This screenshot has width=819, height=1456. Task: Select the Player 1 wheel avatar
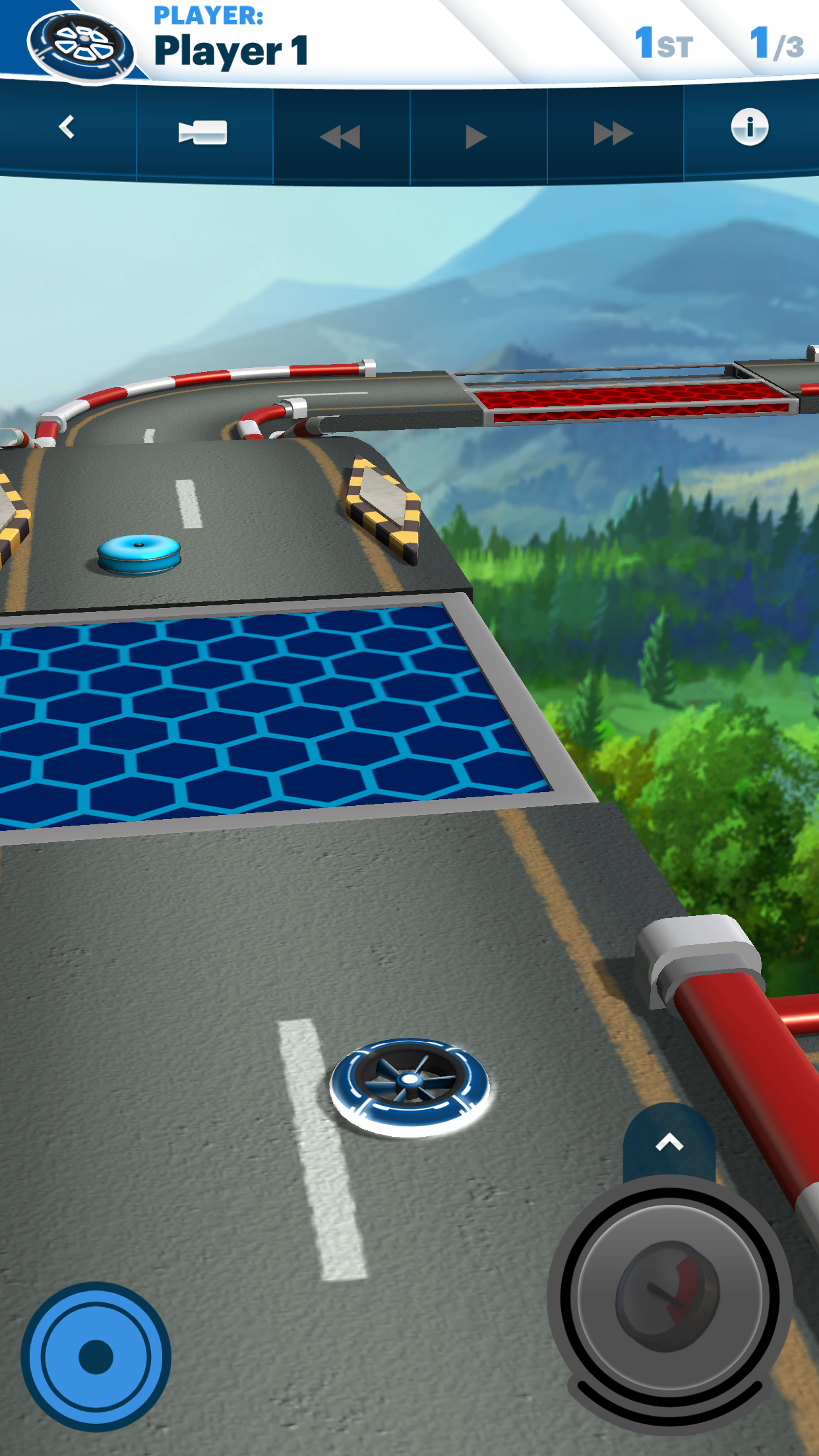[82, 46]
